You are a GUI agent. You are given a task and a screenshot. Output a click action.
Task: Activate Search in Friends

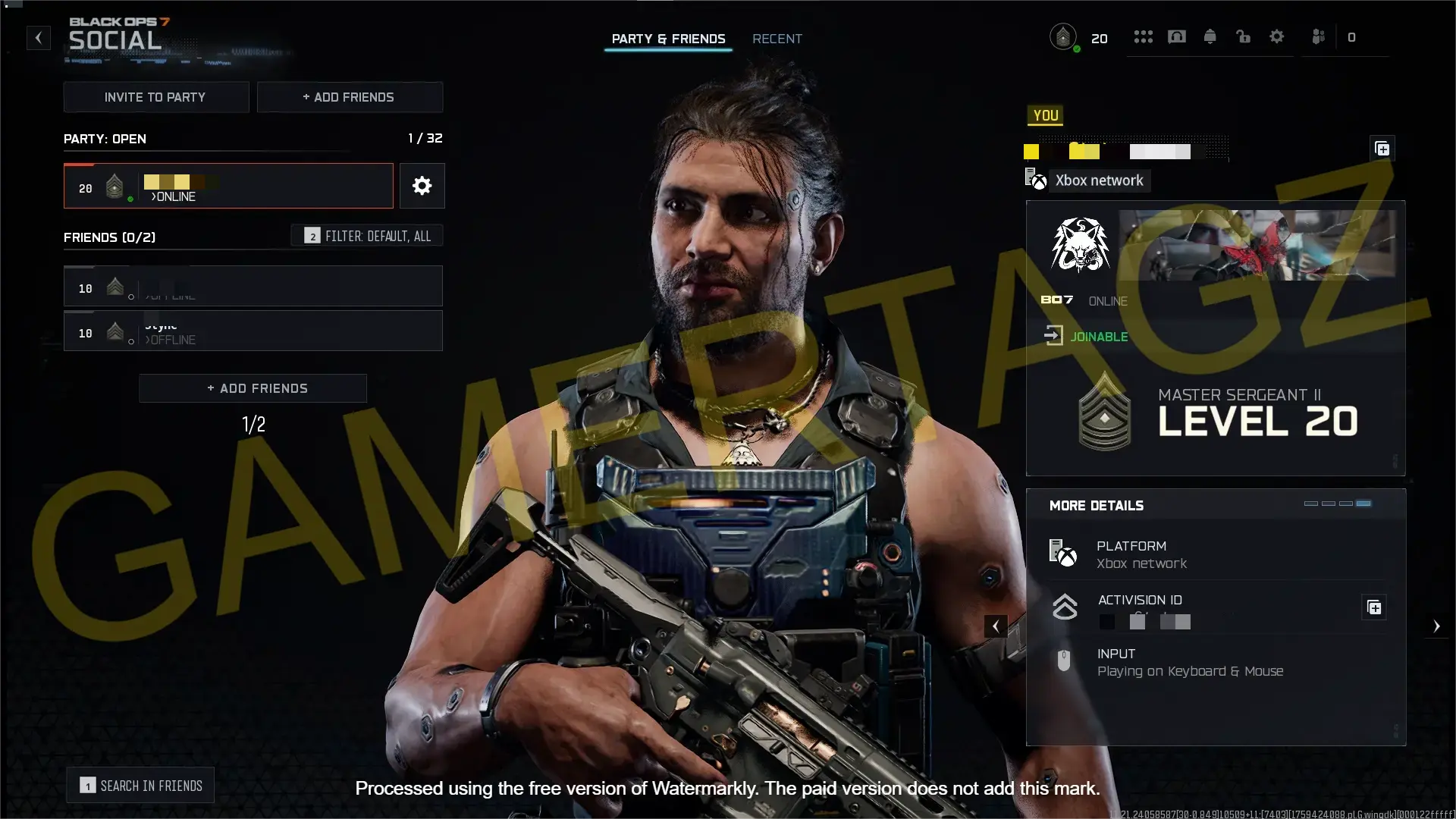click(141, 786)
